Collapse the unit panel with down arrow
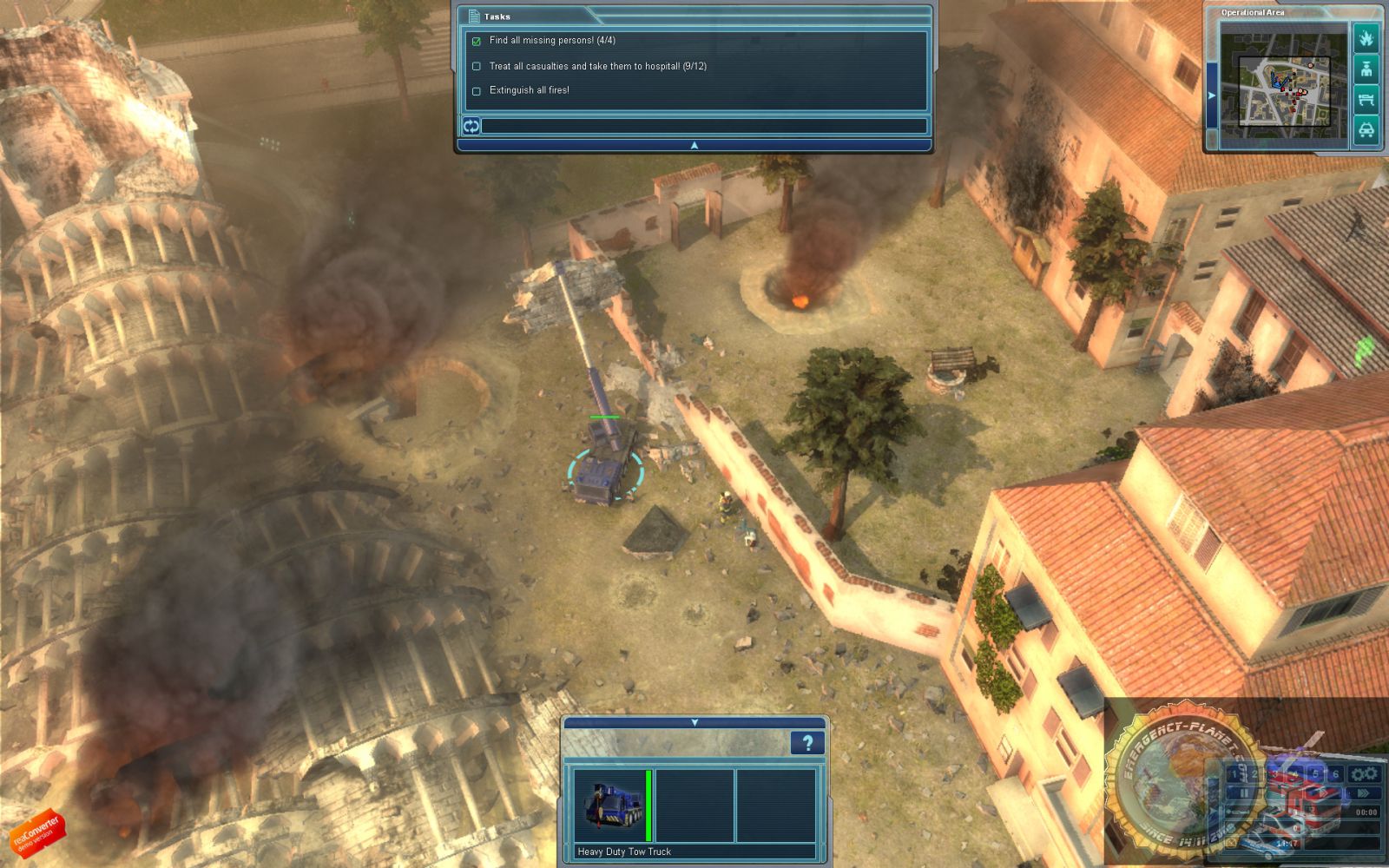This screenshot has height=868, width=1389. (x=694, y=722)
